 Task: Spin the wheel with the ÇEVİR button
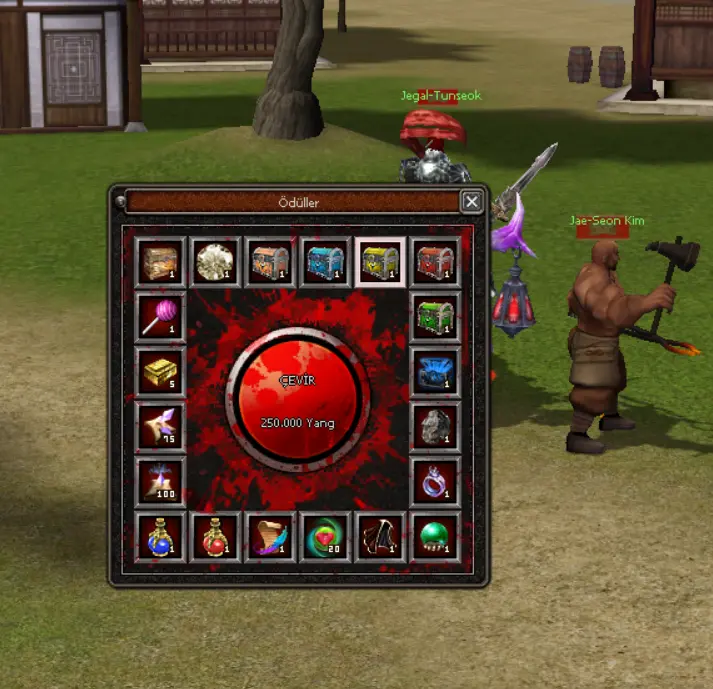tap(298, 394)
